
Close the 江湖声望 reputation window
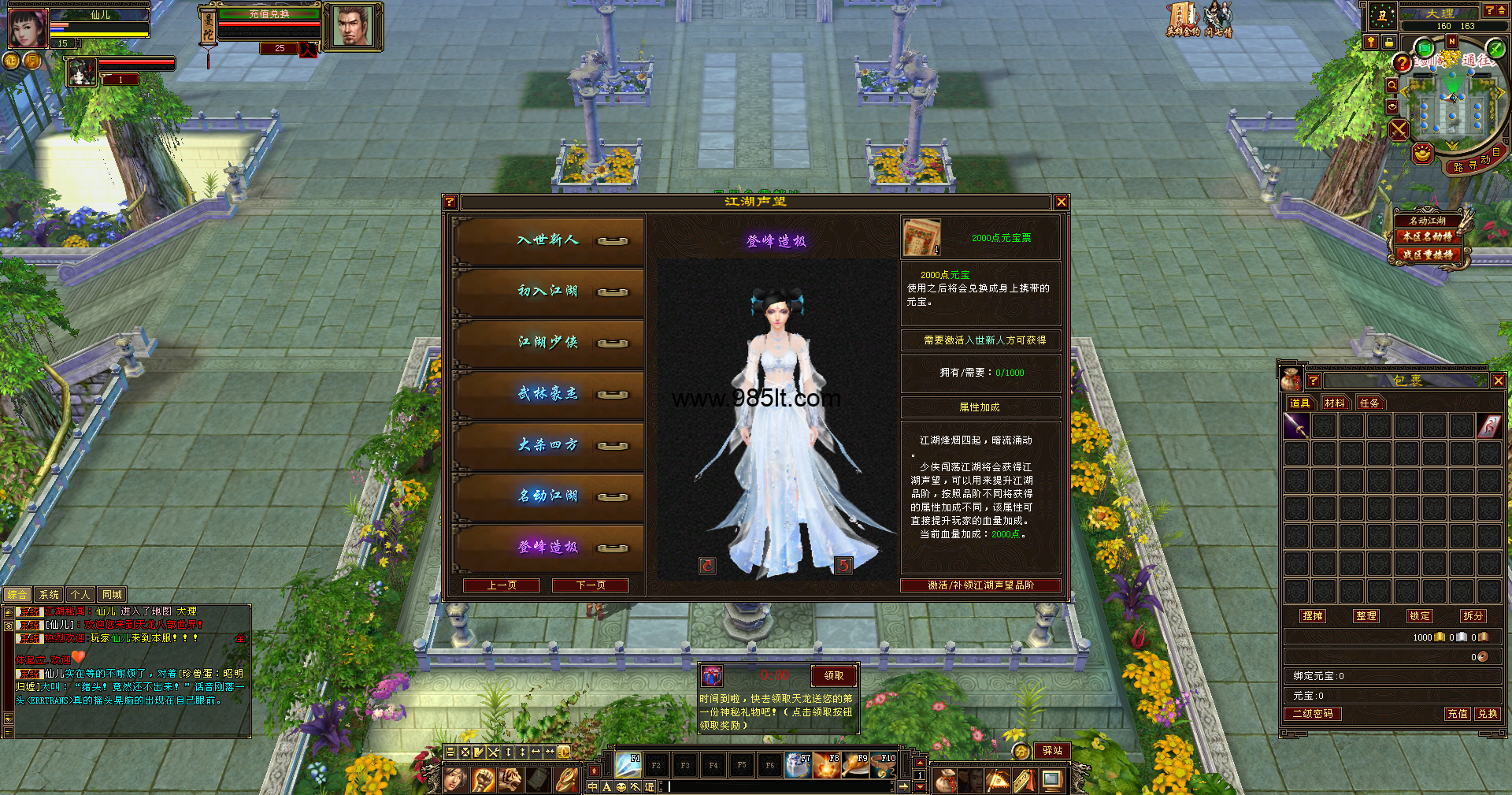[1061, 202]
